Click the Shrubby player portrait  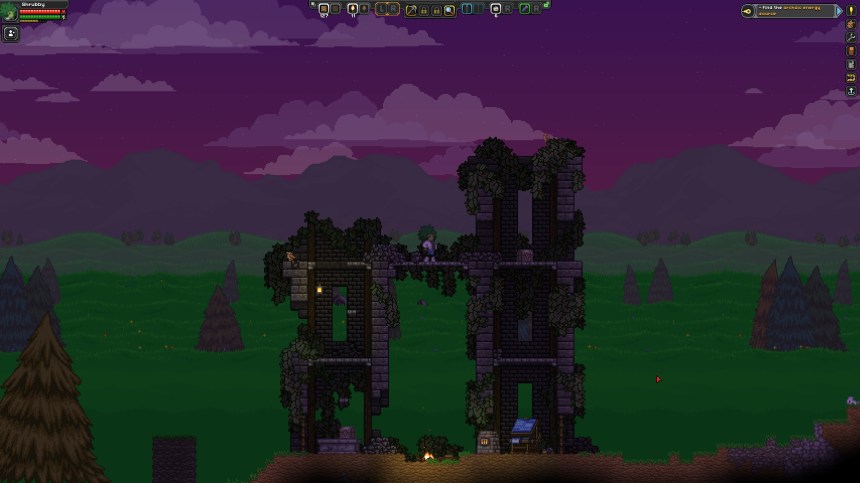click(9, 12)
